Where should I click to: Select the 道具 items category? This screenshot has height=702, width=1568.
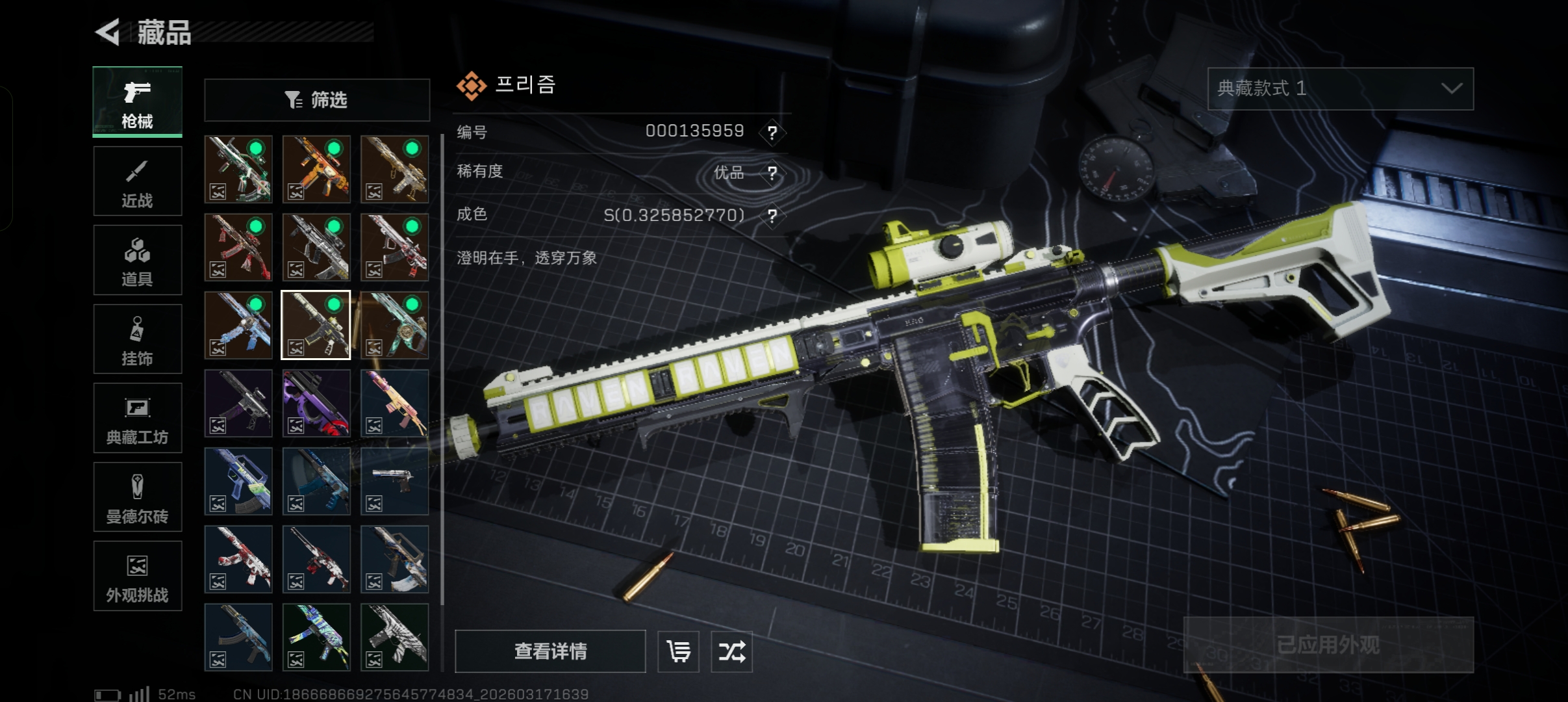pos(137,260)
